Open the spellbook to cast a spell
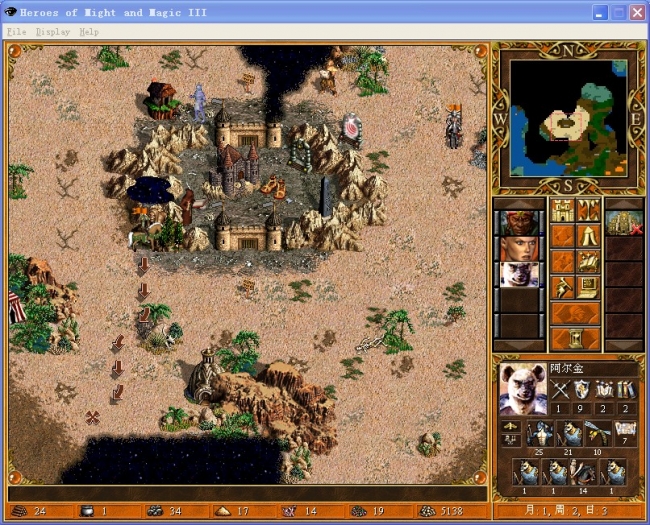Viewport: 650px width, 525px height. [588, 262]
